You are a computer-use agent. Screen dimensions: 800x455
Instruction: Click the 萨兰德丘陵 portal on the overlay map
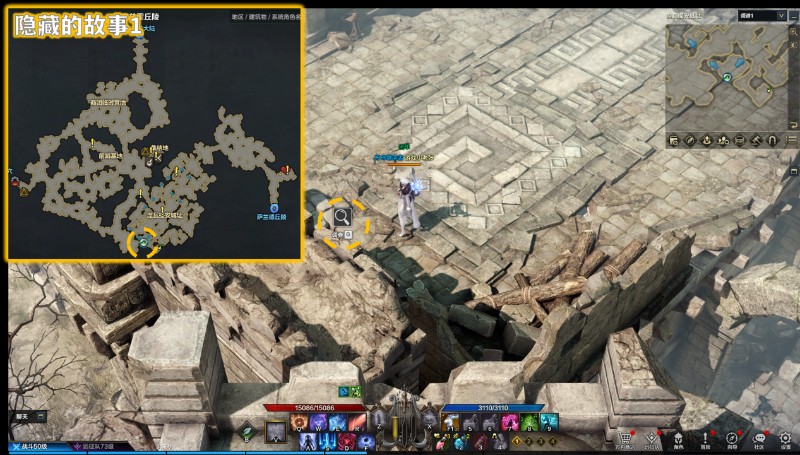tap(273, 208)
